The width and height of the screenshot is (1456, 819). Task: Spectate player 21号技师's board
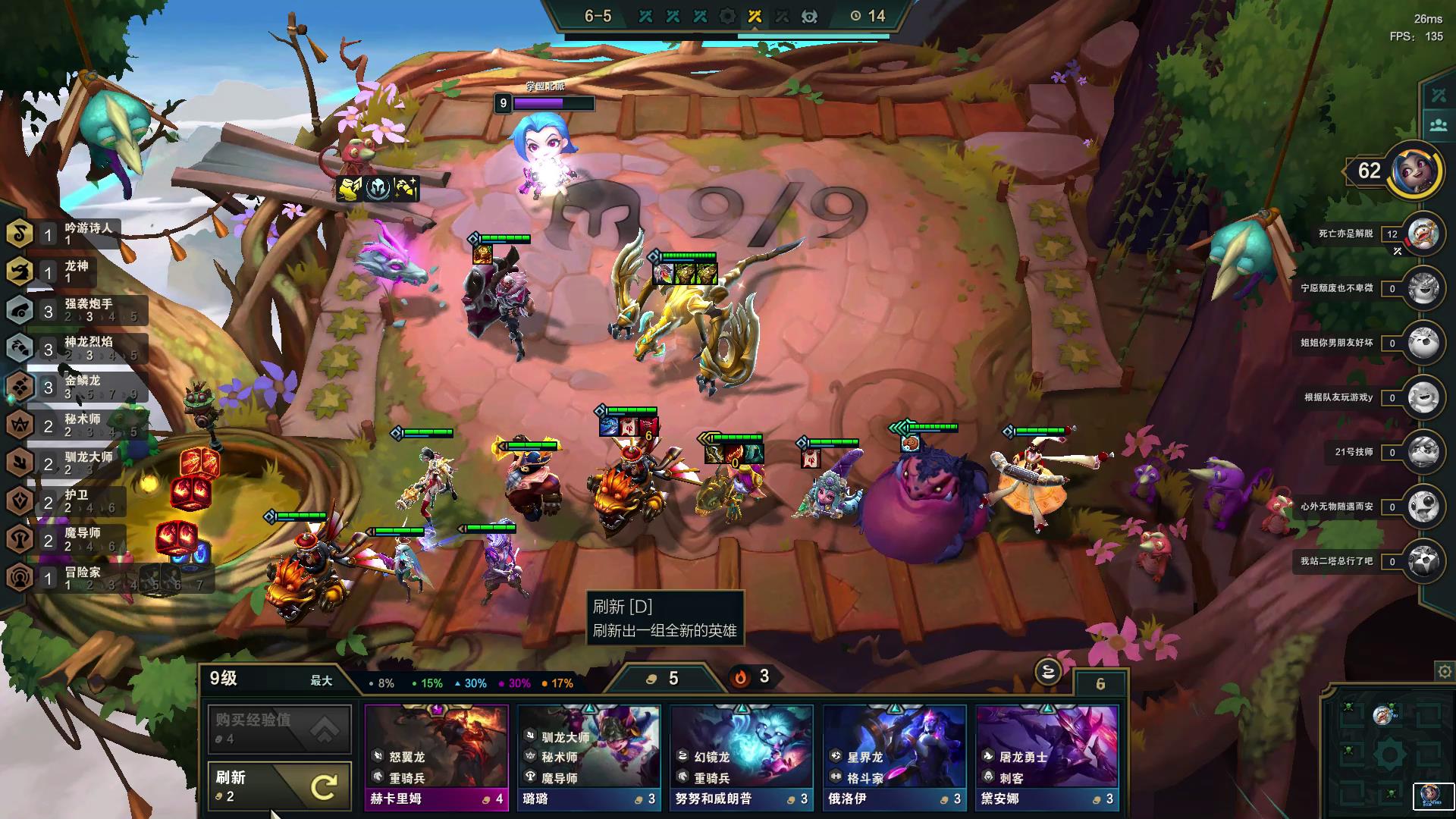[1423, 453]
